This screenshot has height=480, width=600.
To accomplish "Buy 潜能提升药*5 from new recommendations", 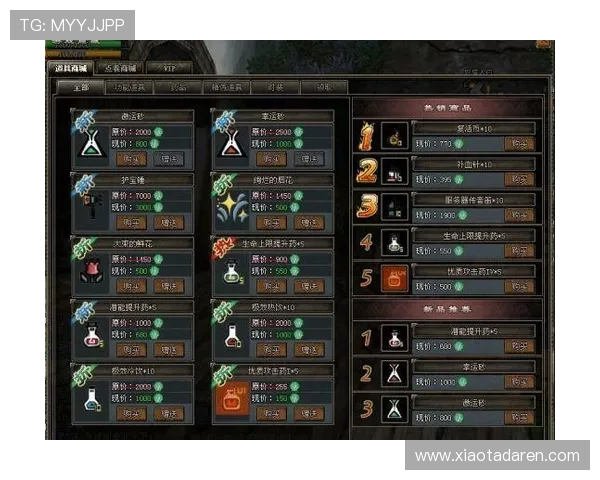I will (518, 347).
